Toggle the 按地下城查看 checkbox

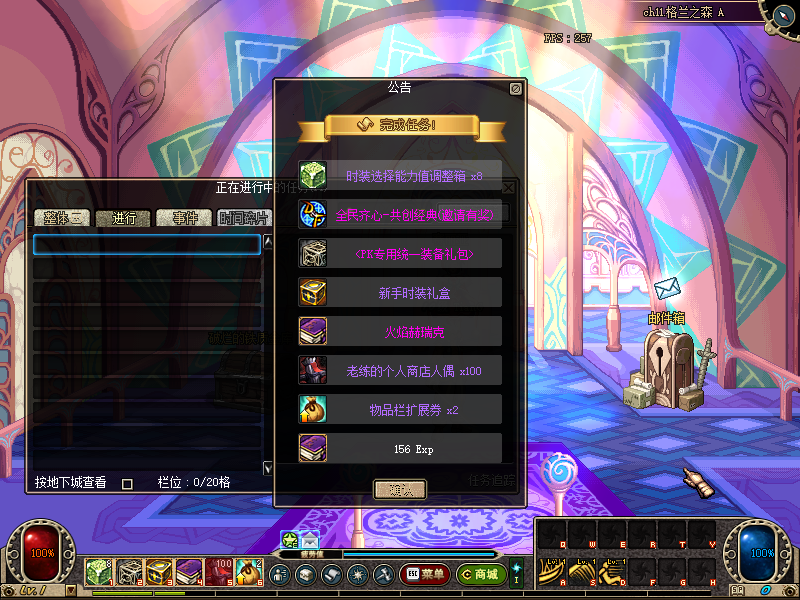point(127,483)
